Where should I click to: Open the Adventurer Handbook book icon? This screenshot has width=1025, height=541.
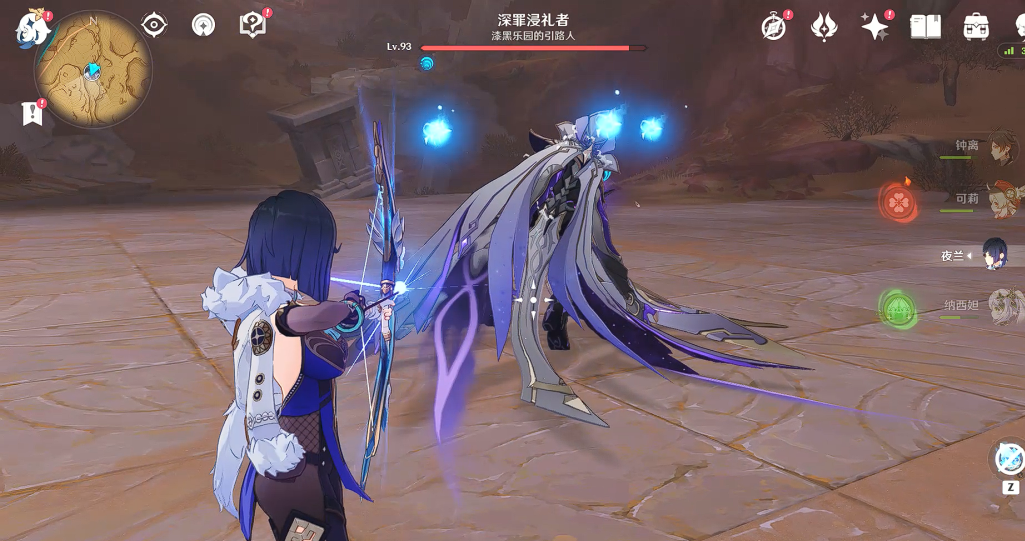[926, 27]
